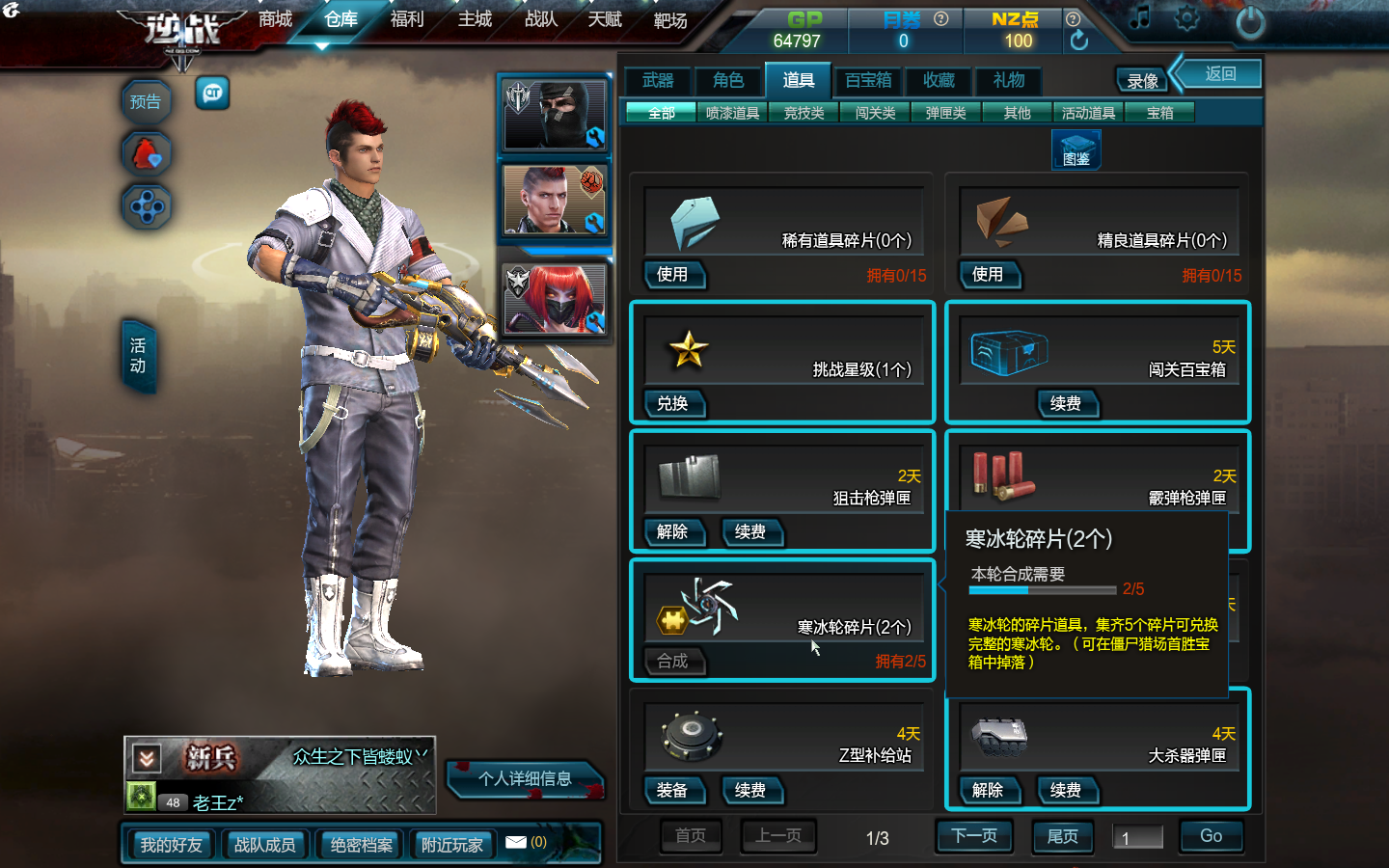Go to the next page with 下一页
The width and height of the screenshot is (1389, 868).
(x=974, y=836)
